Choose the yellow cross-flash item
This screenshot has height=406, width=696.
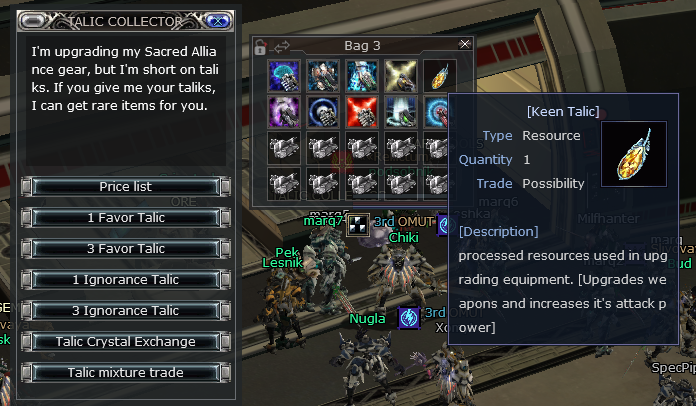click(x=400, y=75)
